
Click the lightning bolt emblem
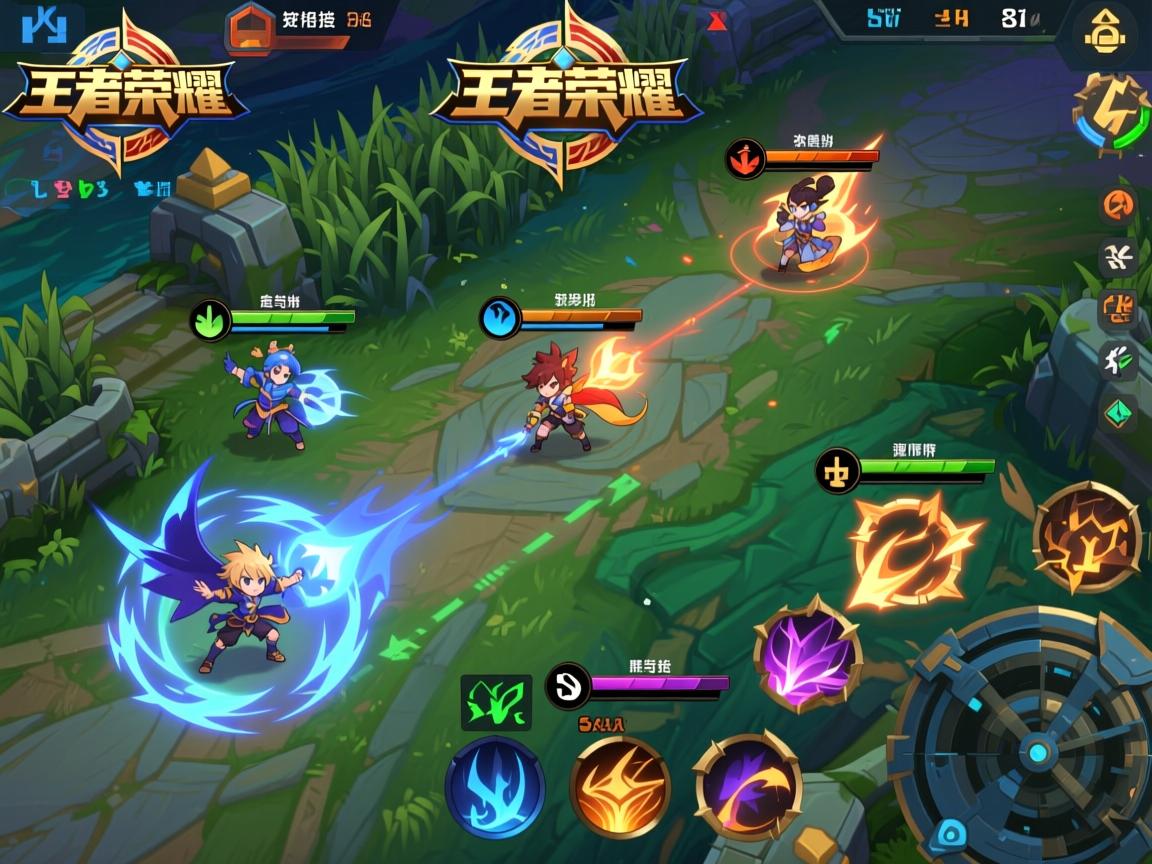1111,115
